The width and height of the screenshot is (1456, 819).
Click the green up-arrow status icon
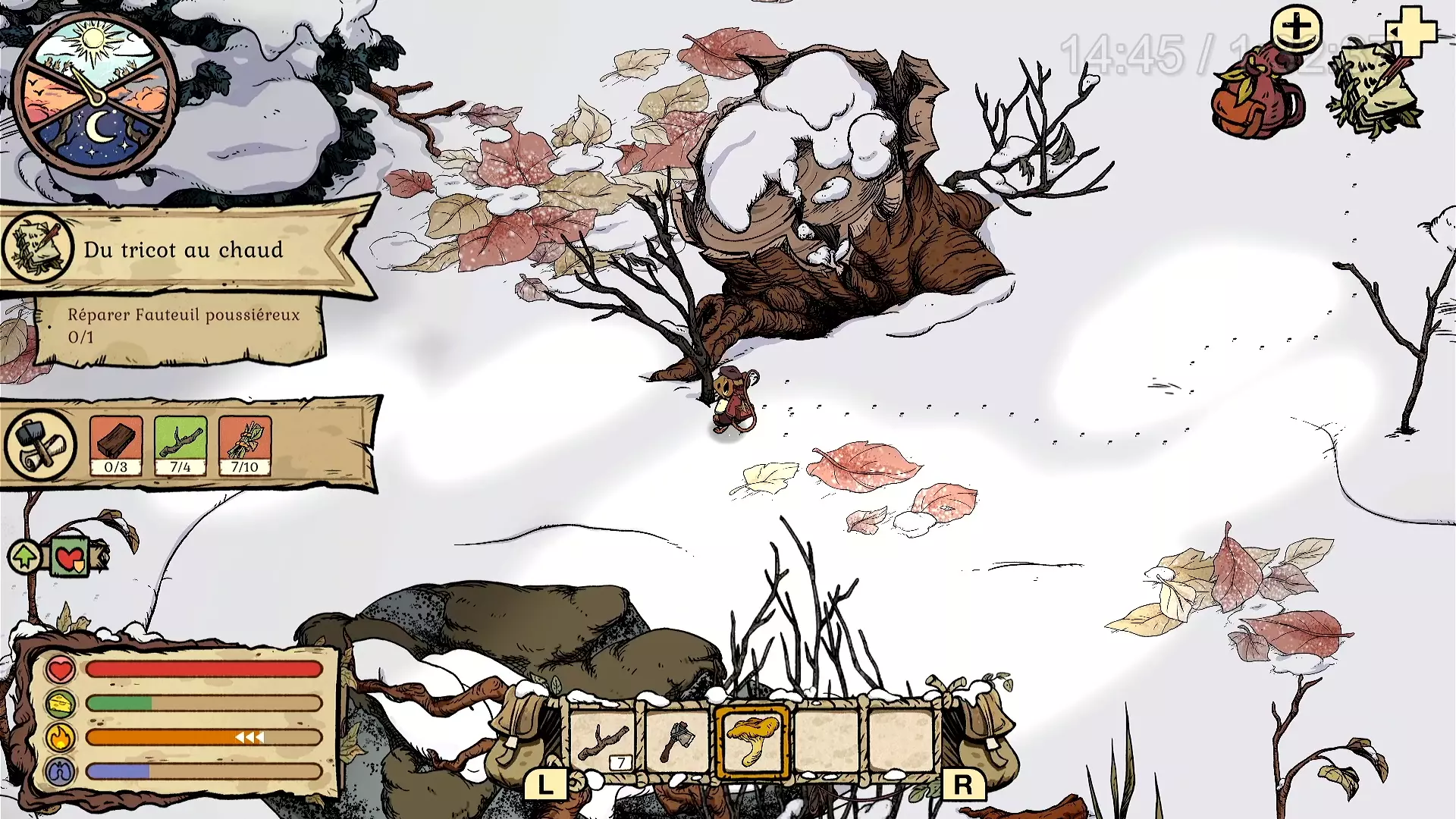(25, 557)
